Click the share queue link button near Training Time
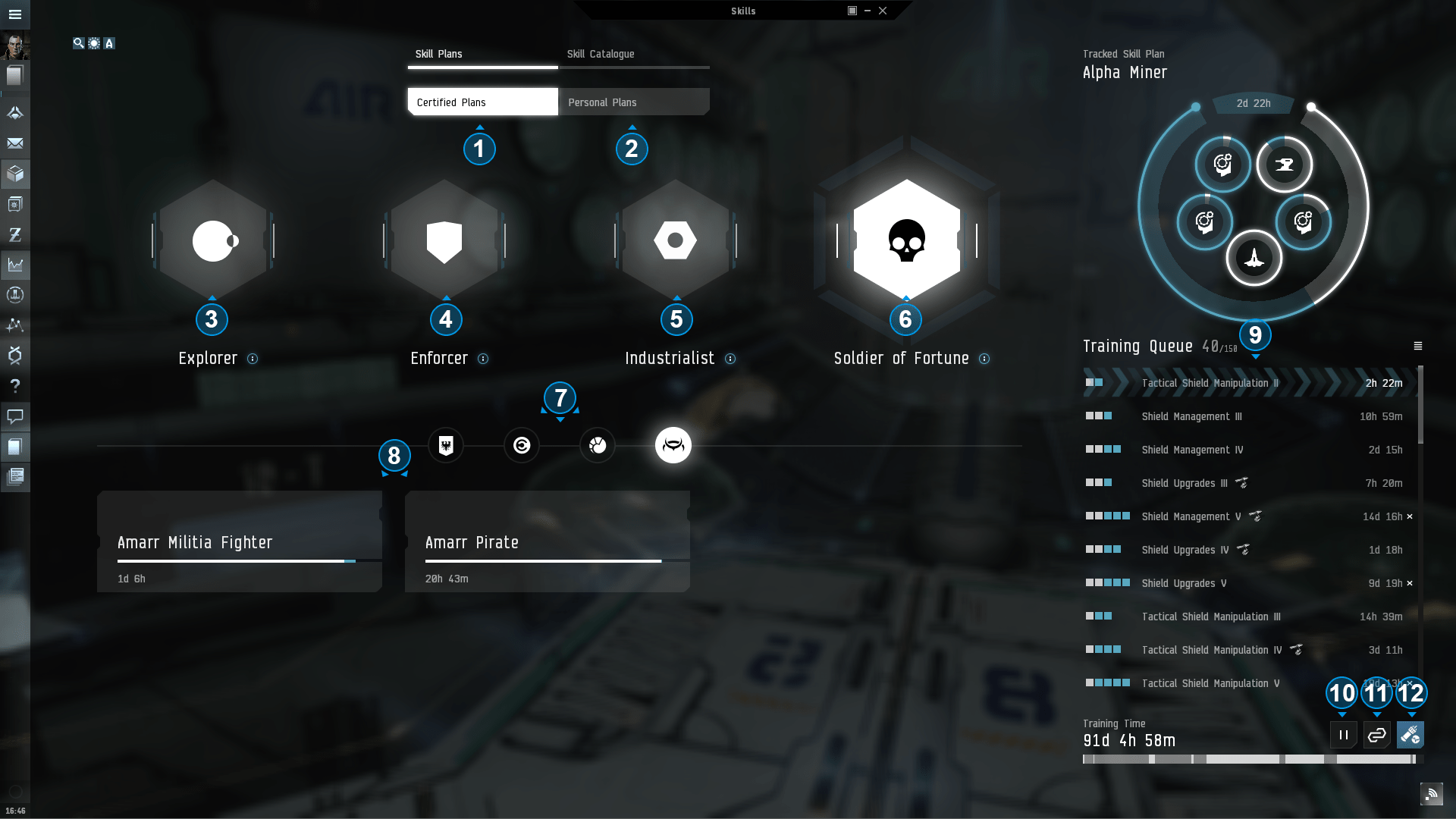Viewport: 1456px width, 819px height. click(x=1376, y=734)
